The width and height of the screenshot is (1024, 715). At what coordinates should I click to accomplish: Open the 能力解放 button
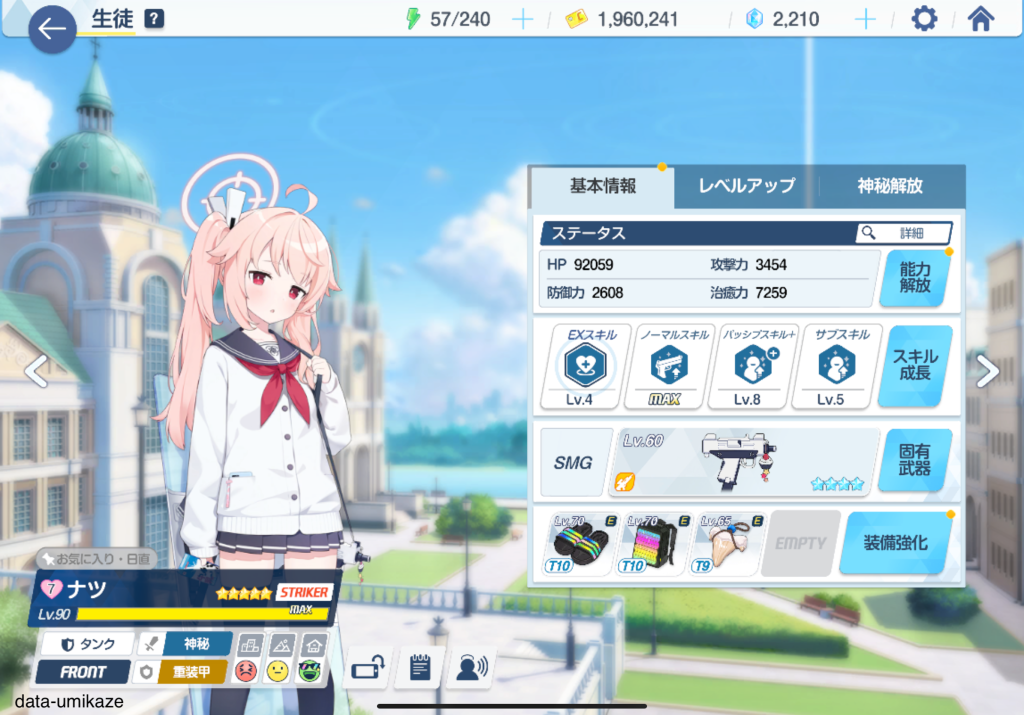pos(914,277)
